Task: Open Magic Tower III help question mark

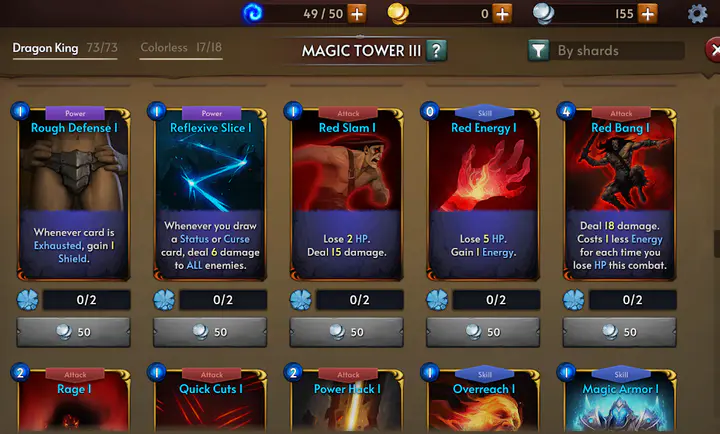Action: (x=435, y=51)
